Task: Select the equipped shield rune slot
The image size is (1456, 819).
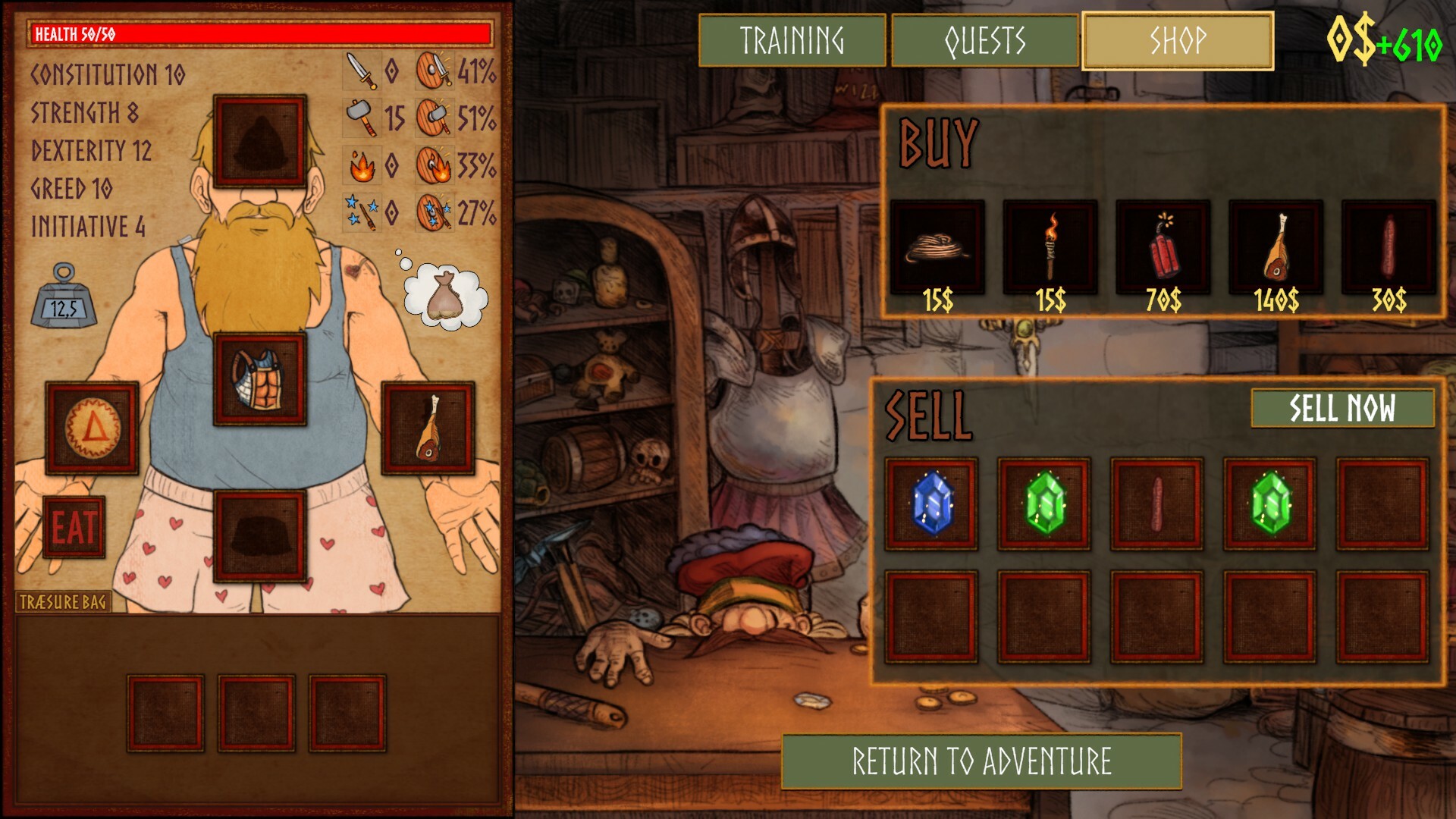Action: coord(91,427)
